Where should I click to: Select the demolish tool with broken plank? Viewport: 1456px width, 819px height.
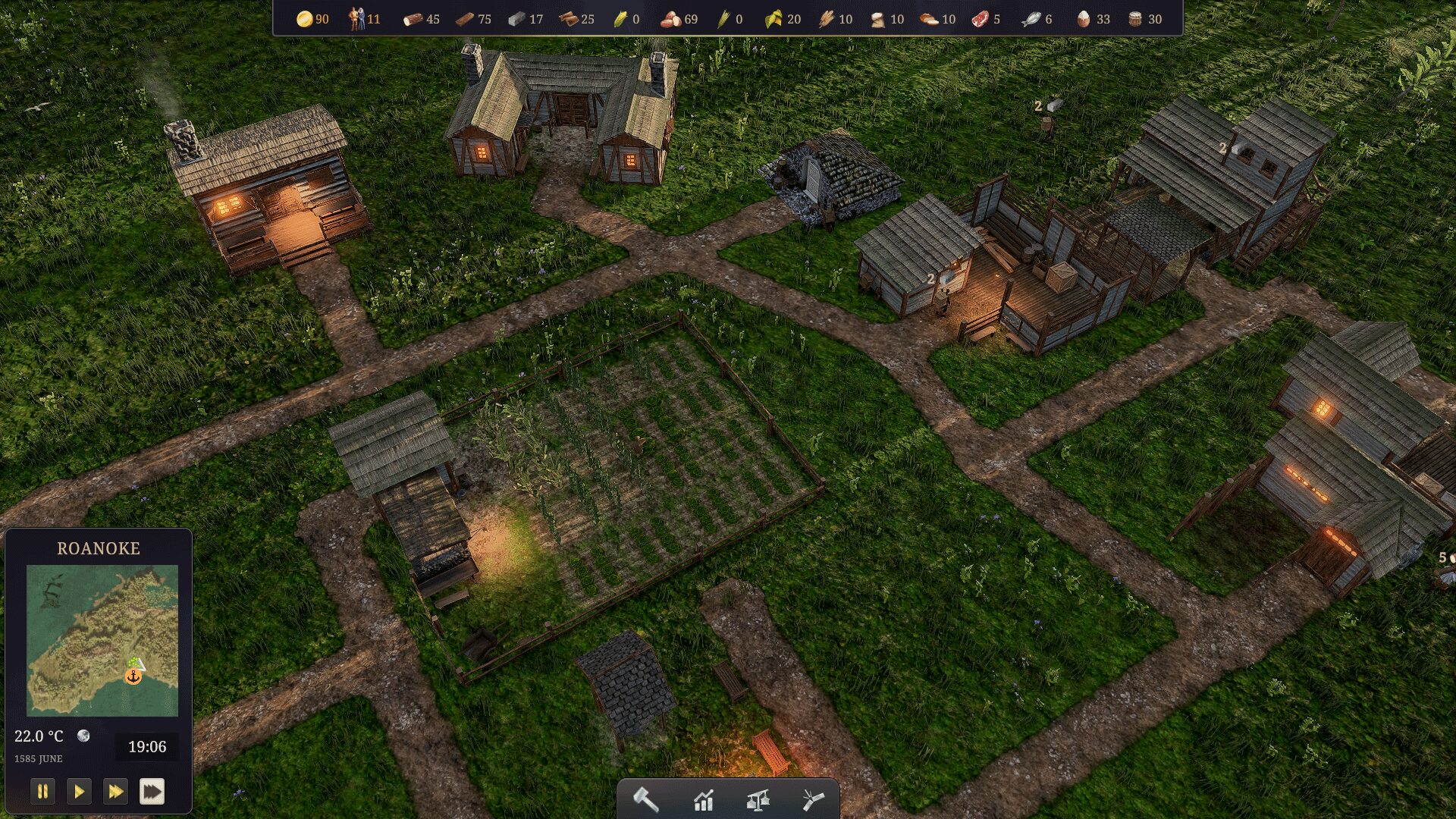pos(812,799)
